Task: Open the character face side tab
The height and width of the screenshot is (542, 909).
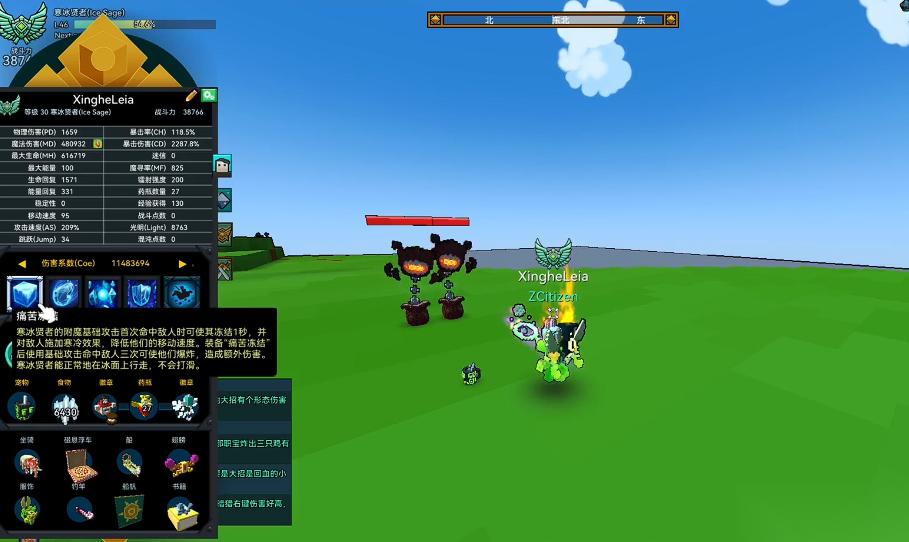Action: pyautogui.click(x=223, y=166)
